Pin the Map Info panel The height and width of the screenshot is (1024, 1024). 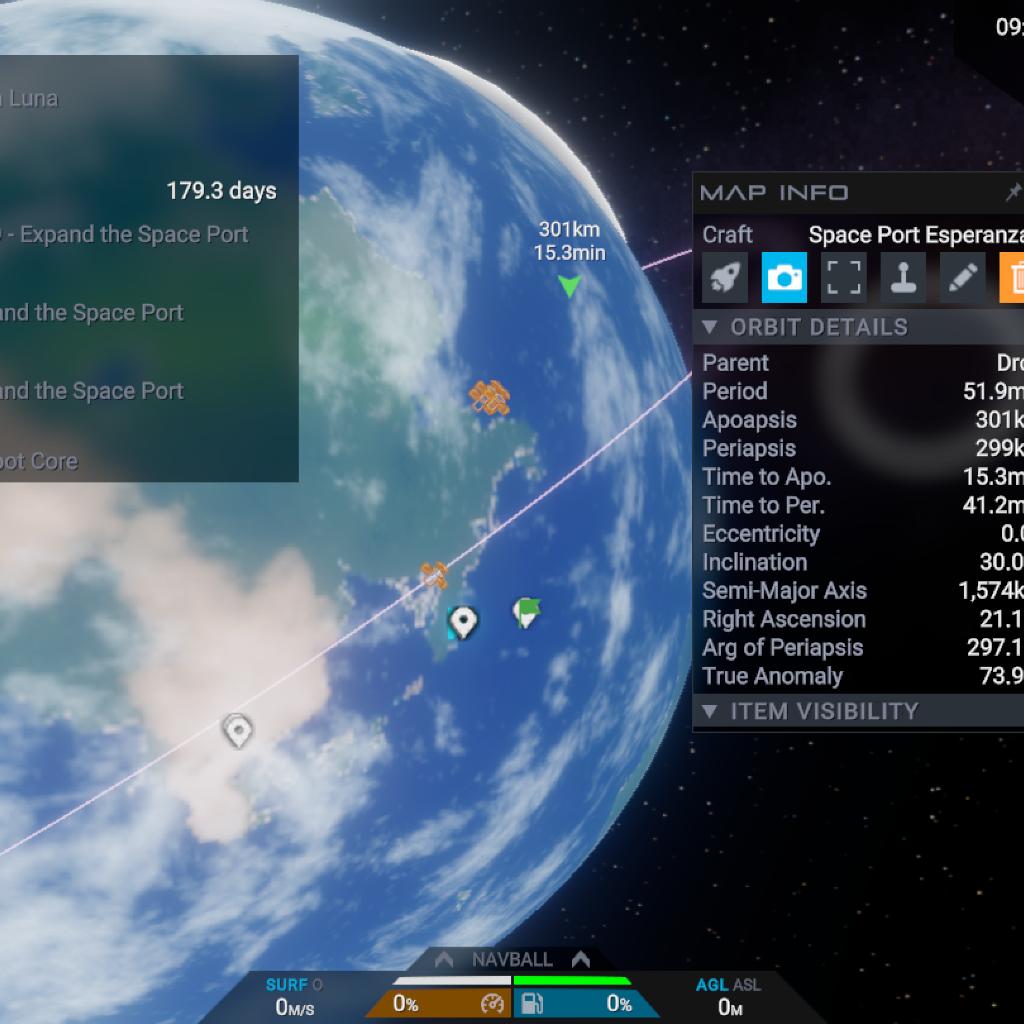[x=1013, y=192]
